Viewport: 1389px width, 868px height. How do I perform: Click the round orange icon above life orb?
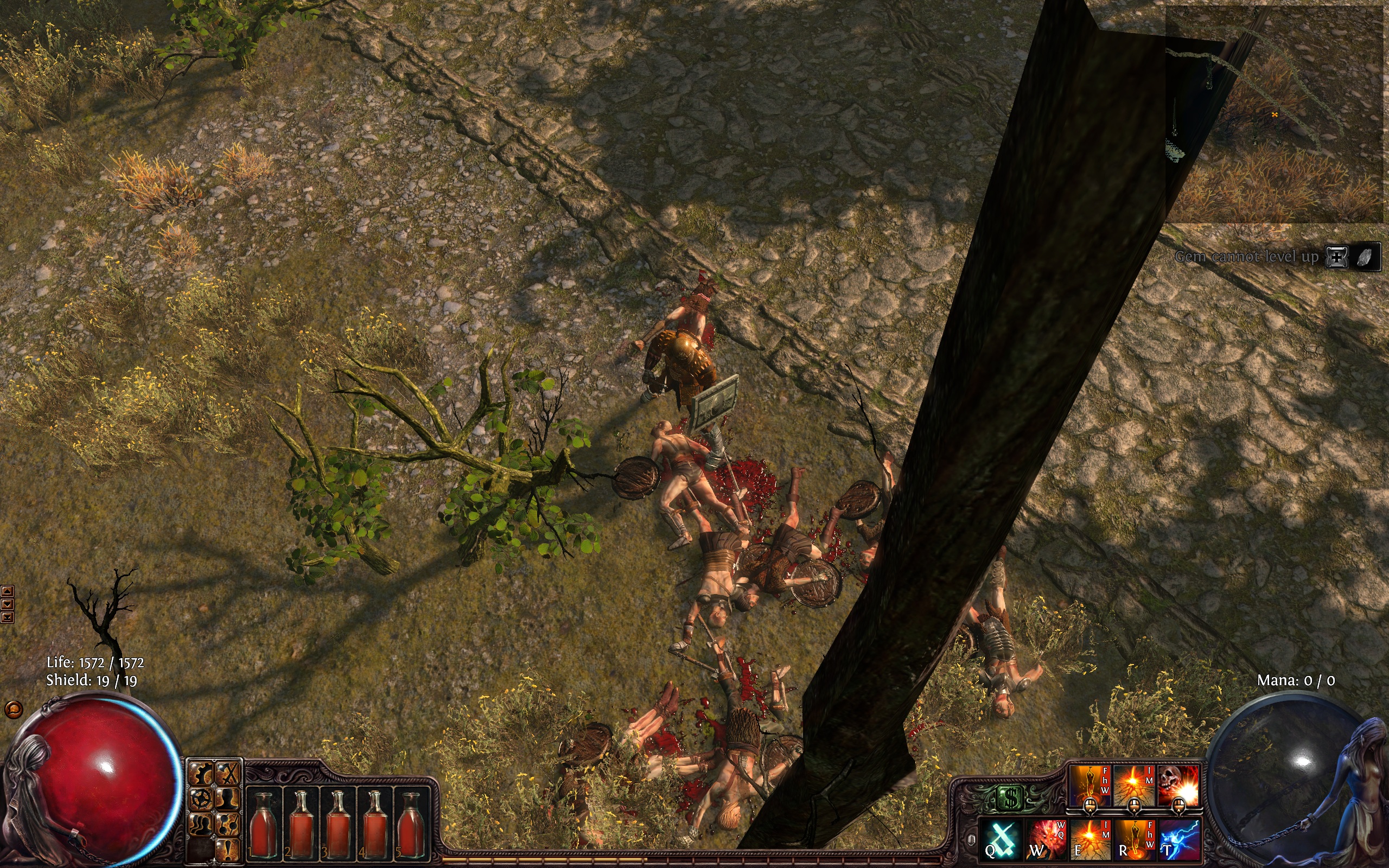14,710
